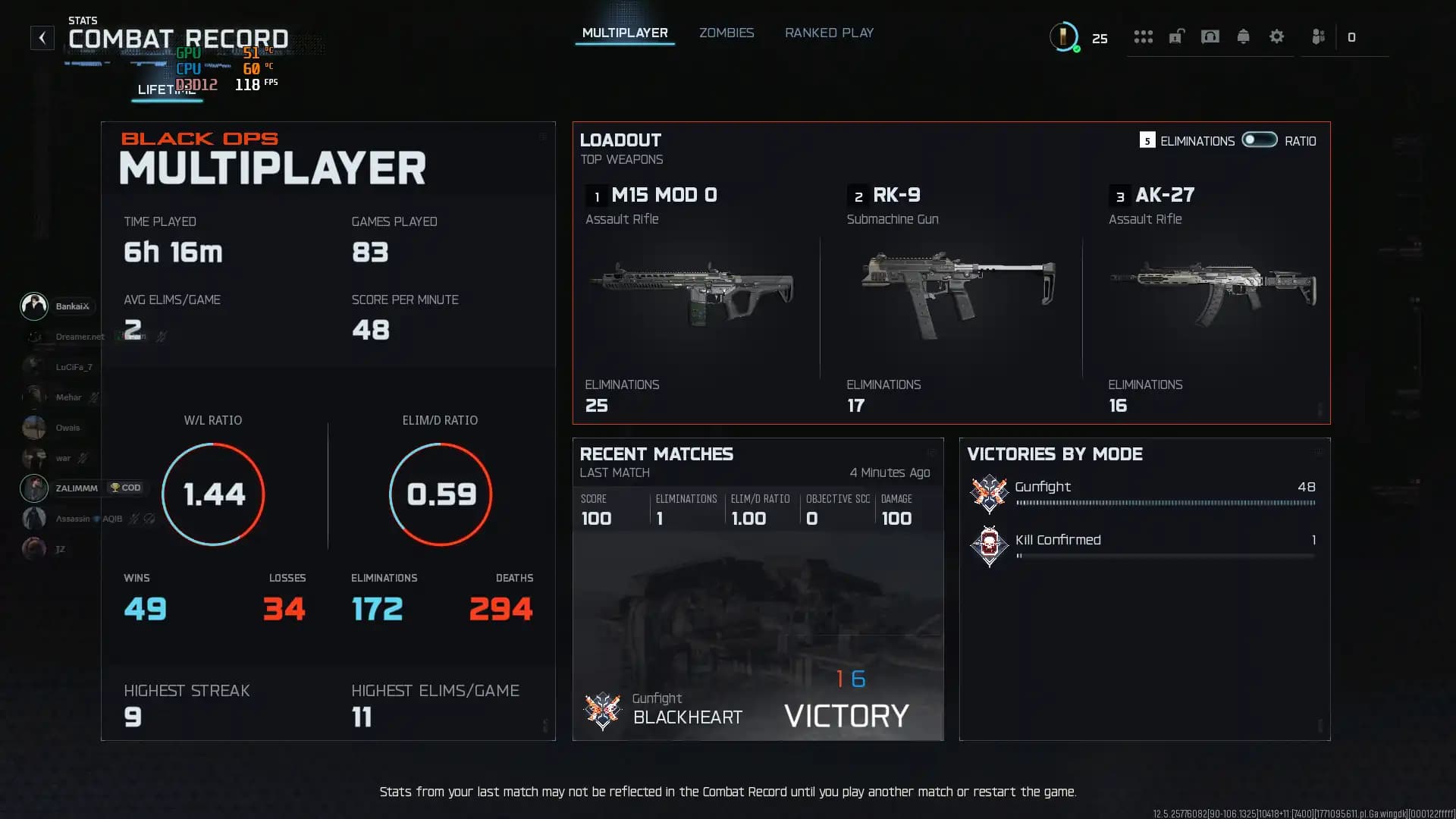This screenshot has height=819, width=1456.
Task: Toggle the mute icon next to friend war
Action: [82, 458]
